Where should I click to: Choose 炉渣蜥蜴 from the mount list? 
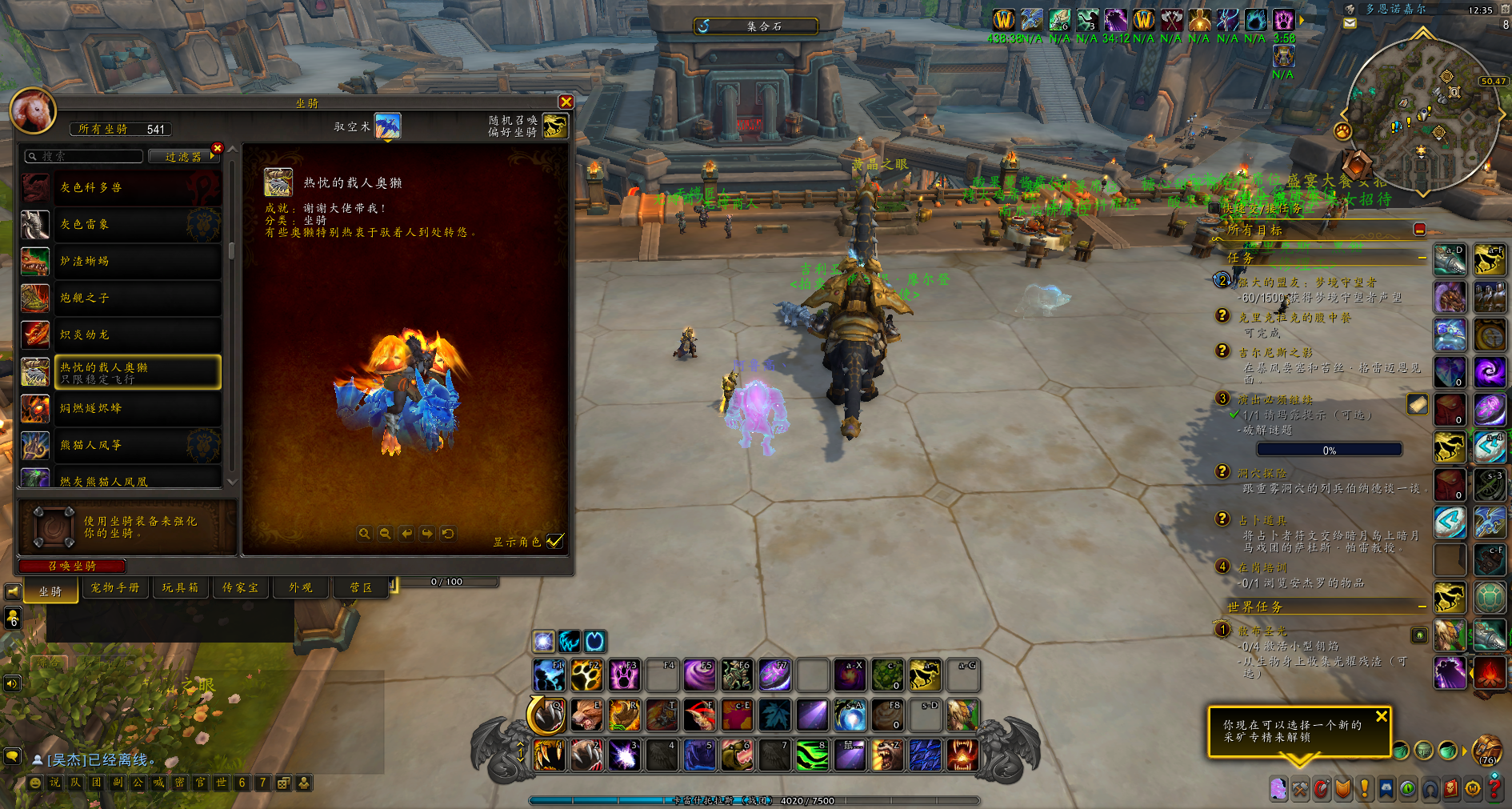[x=136, y=262]
